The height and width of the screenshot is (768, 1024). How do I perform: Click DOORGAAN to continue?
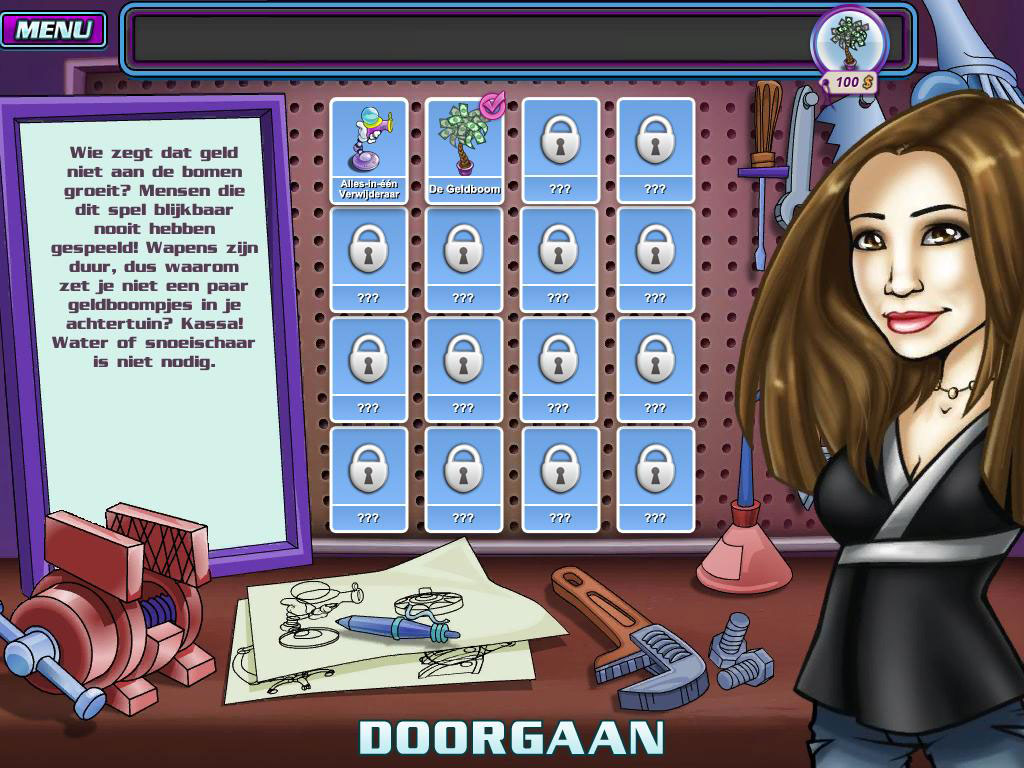click(x=511, y=737)
